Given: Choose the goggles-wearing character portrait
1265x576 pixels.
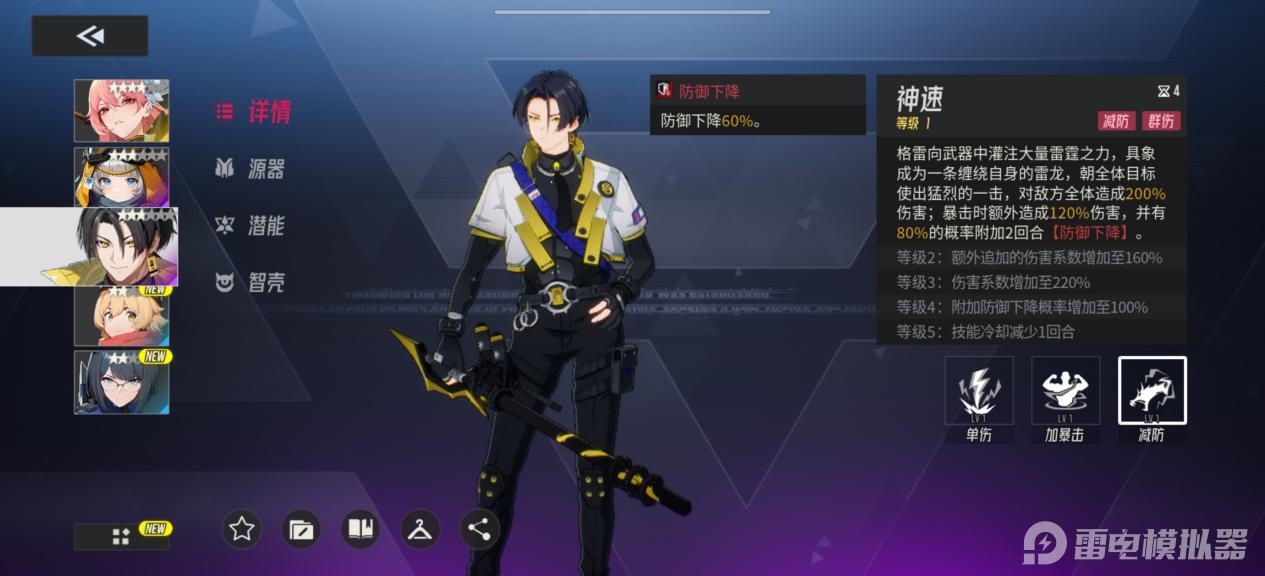Looking at the screenshot, I should (x=122, y=177).
